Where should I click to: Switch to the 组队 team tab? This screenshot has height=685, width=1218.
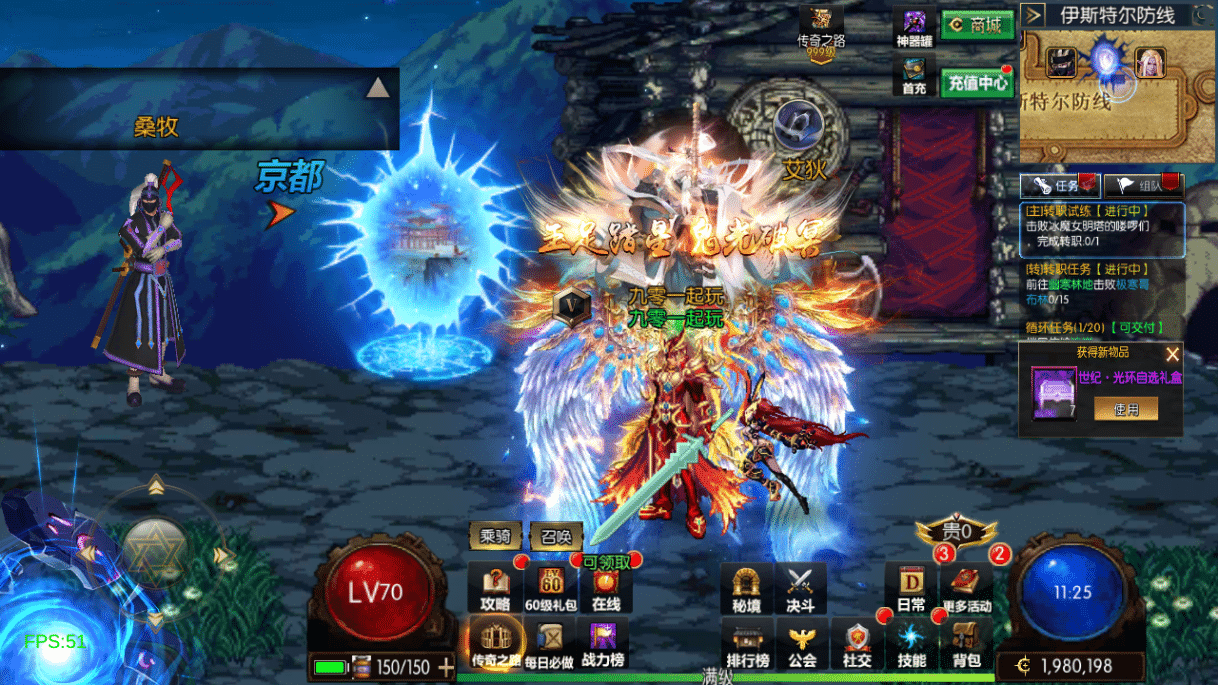(x=1144, y=185)
